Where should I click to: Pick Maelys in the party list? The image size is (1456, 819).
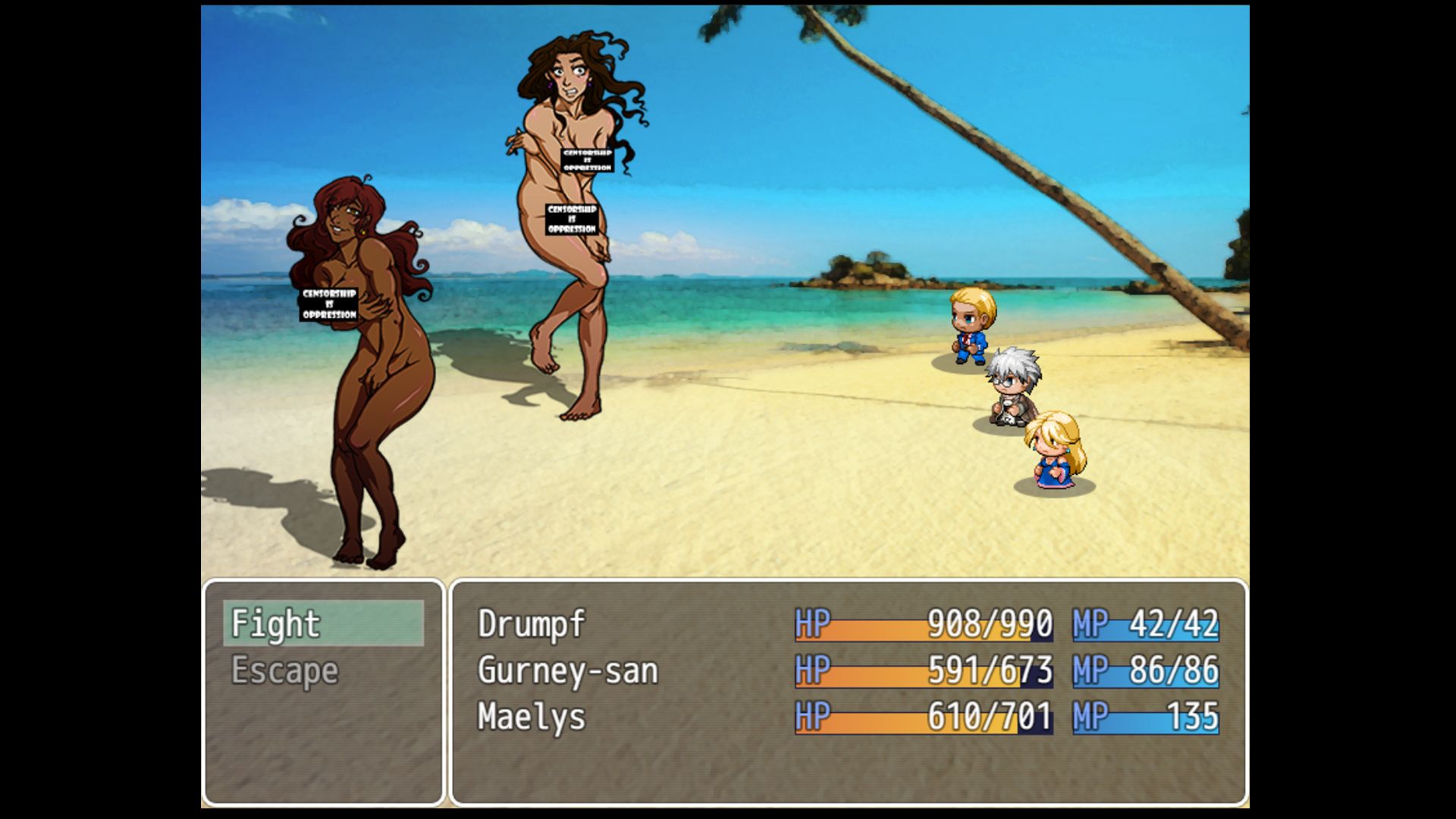847,717
